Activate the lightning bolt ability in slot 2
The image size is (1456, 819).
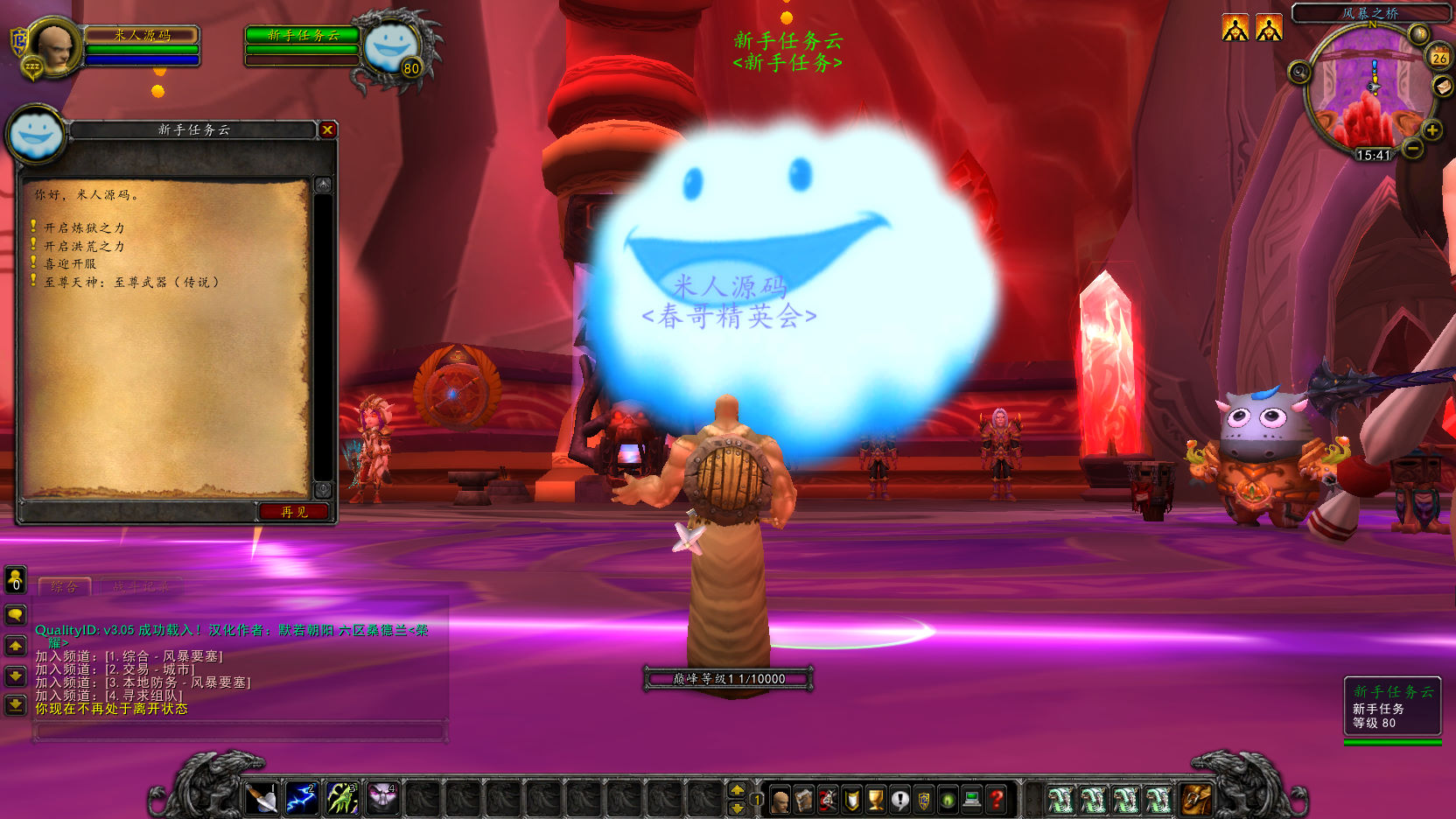pyautogui.click(x=301, y=798)
